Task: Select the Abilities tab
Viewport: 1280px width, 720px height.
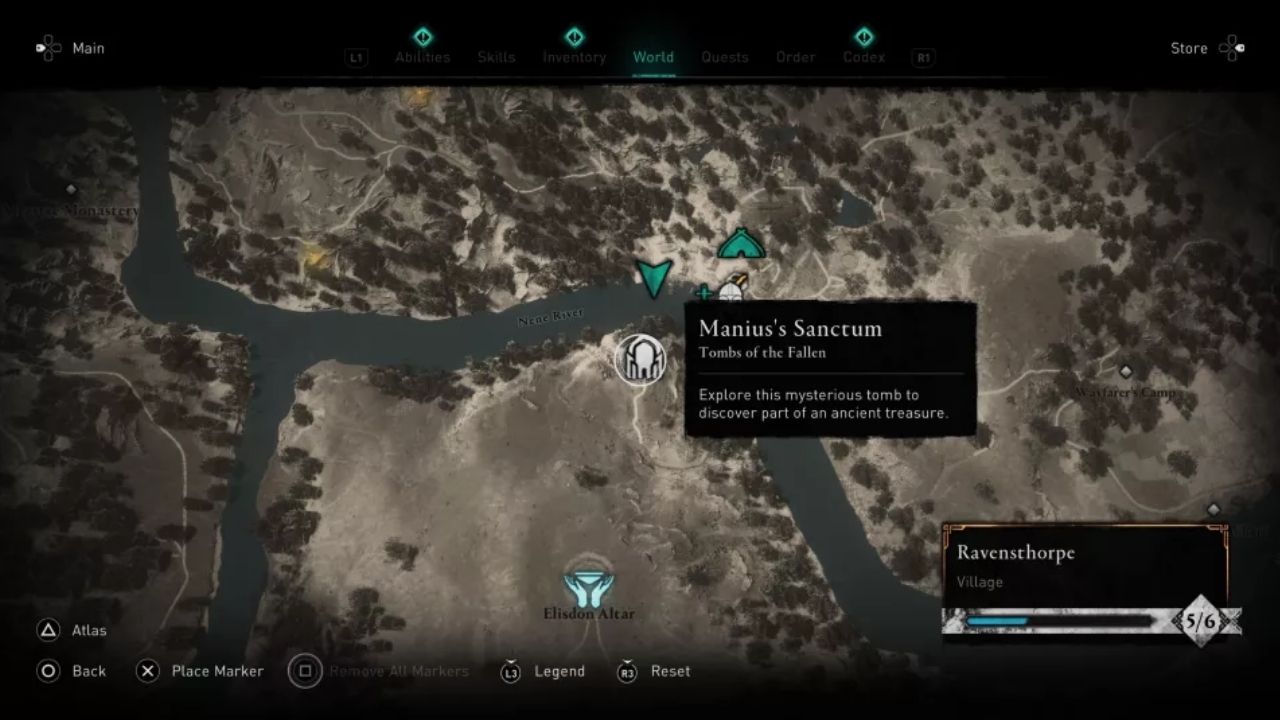Action: [x=423, y=57]
